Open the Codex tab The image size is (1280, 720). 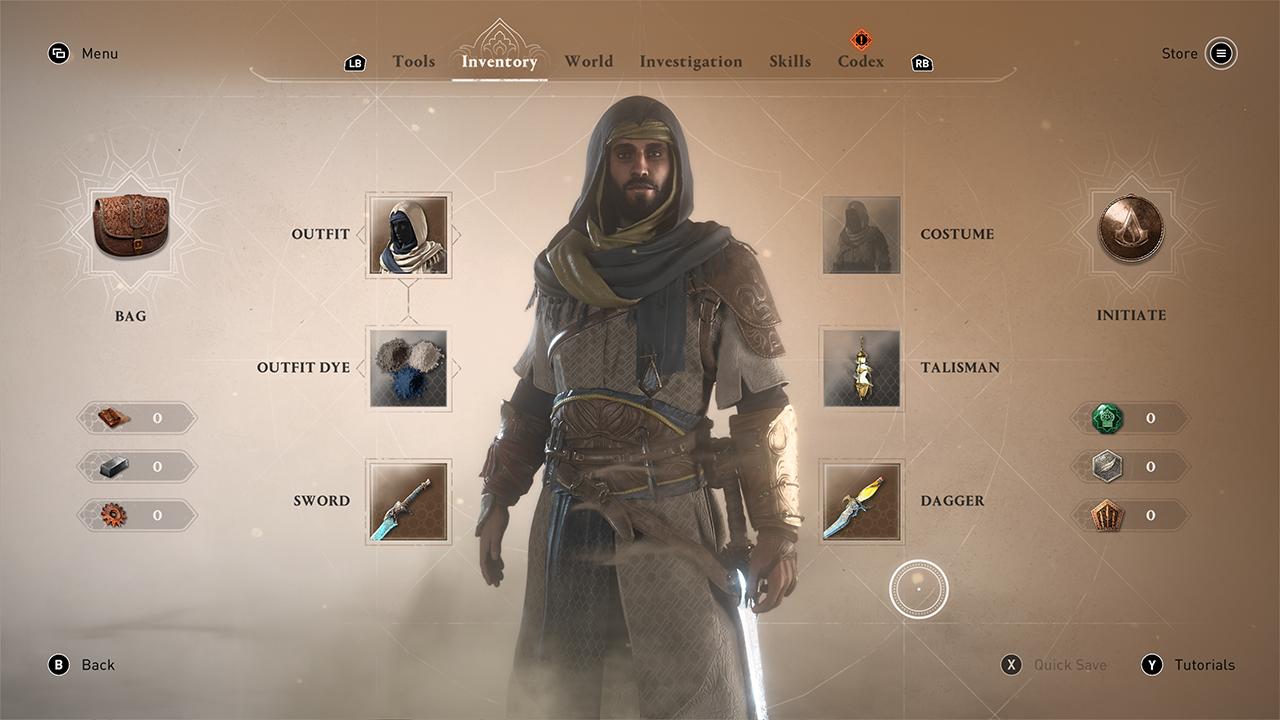pos(860,61)
